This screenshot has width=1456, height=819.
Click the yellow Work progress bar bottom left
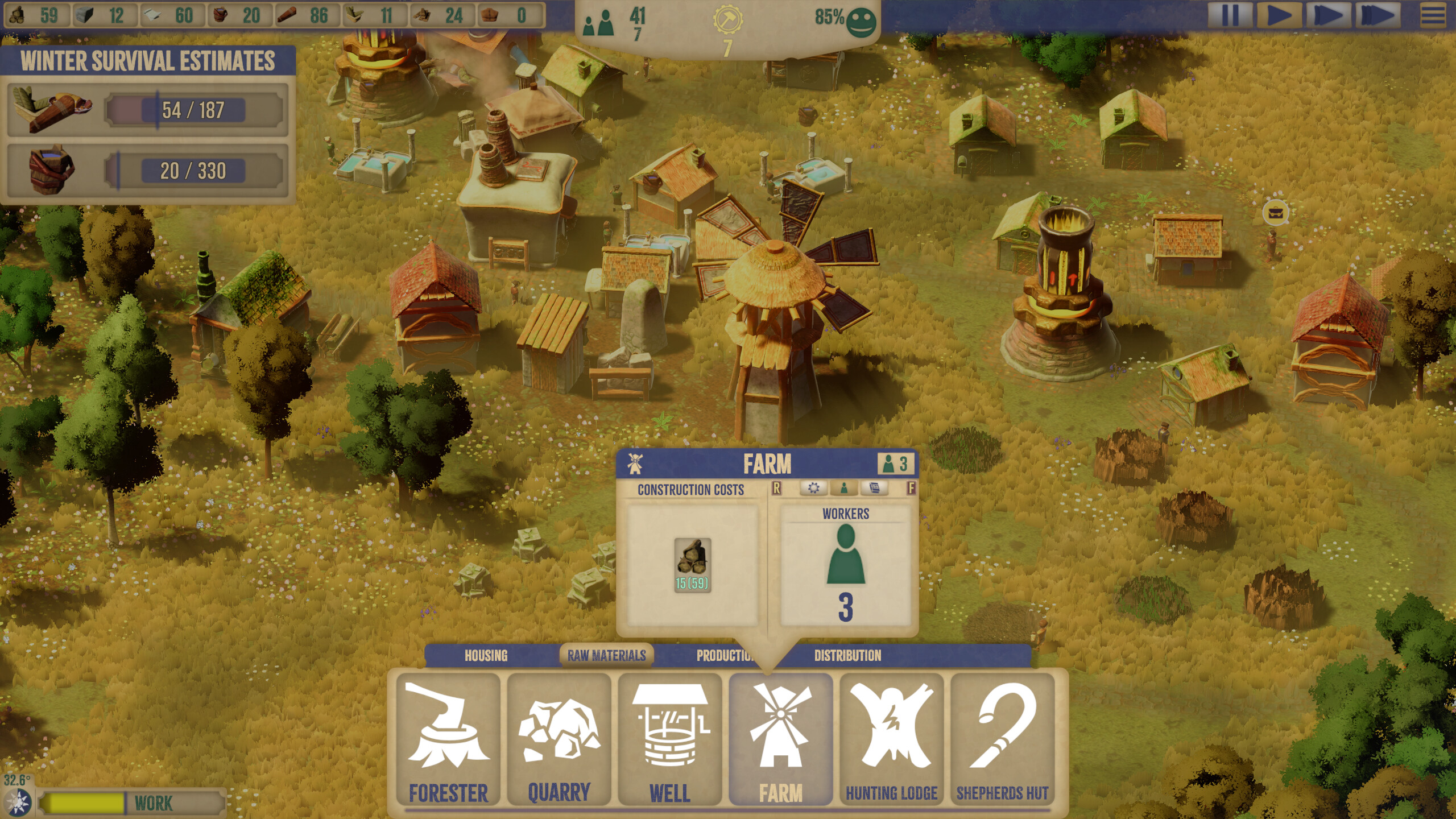click(85, 804)
